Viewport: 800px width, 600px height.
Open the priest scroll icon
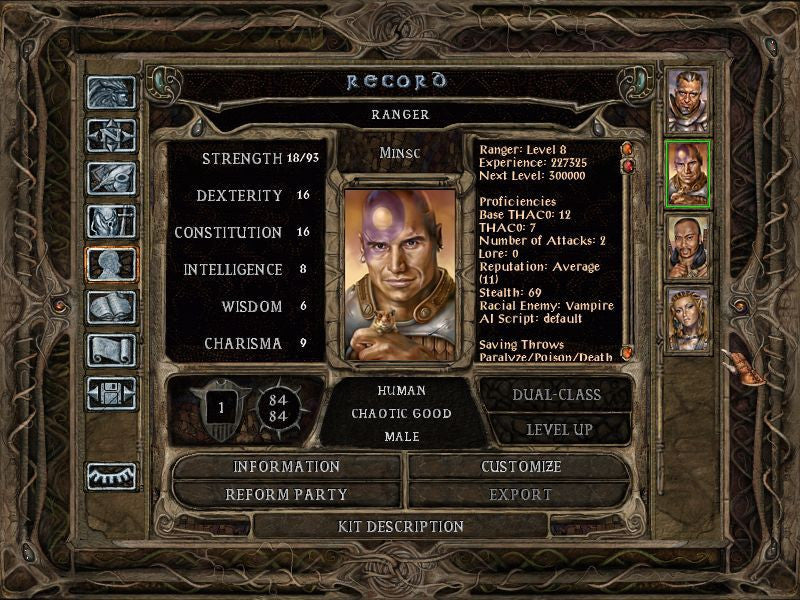click(111, 350)
